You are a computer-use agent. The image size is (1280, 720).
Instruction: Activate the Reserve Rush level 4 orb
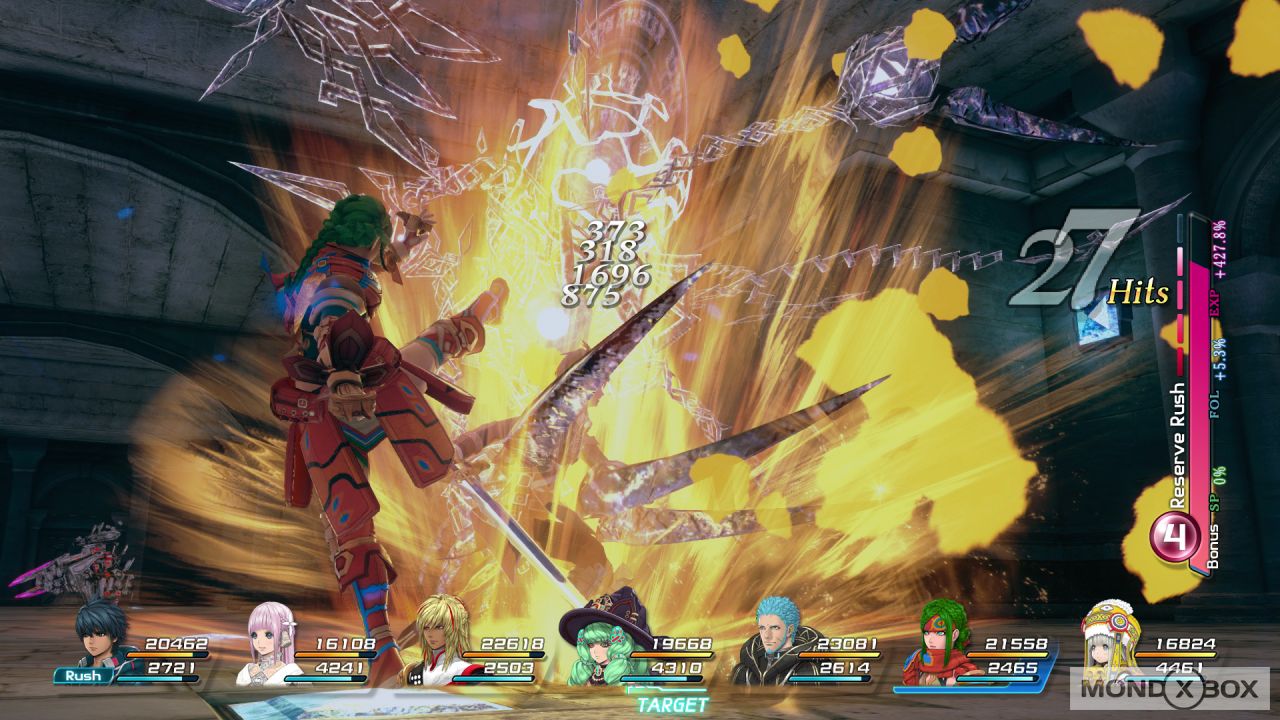click(x=1176, y=537)
